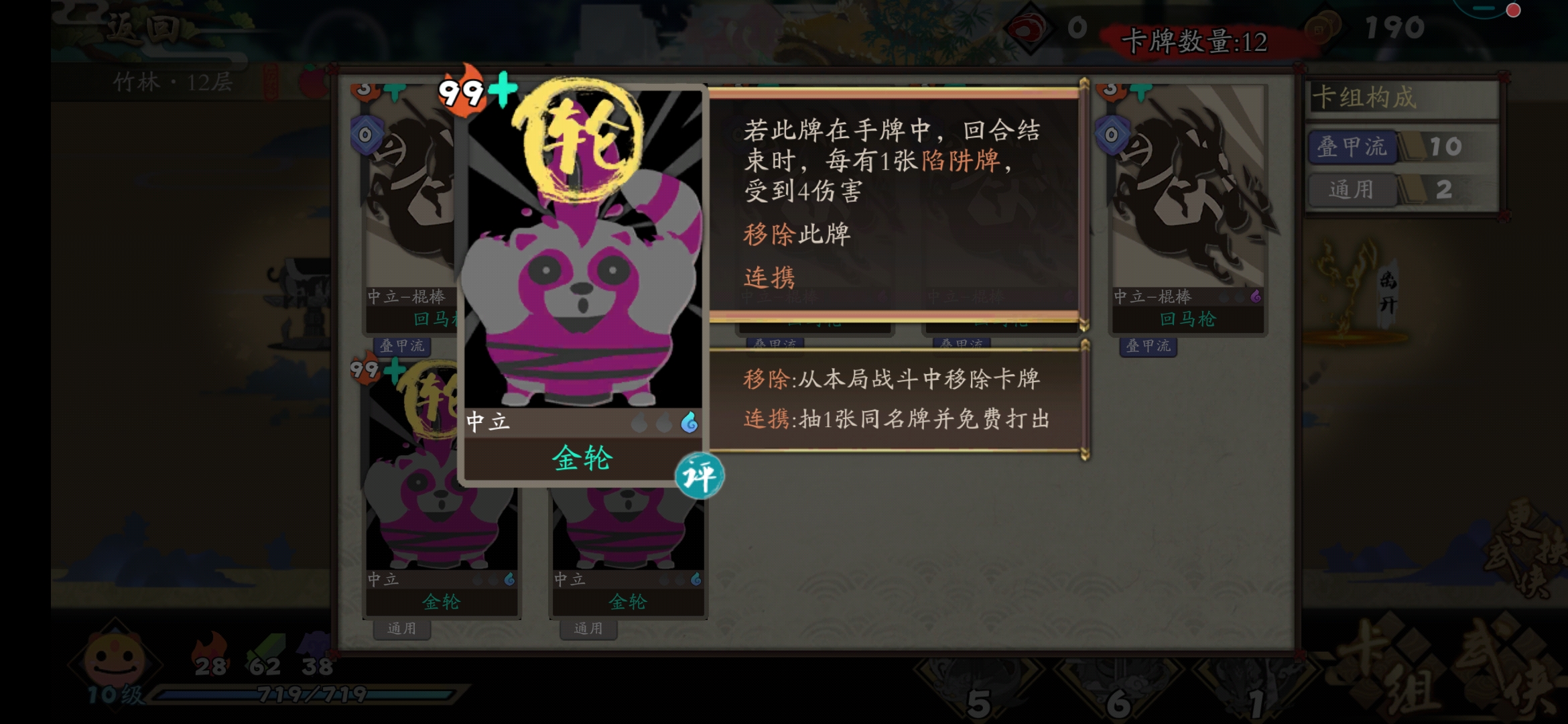Tap the 评 review badge on the 金轮 card
Viewport: 1568px width, 724px height.
pyautogui.click(x=699, y=475)
